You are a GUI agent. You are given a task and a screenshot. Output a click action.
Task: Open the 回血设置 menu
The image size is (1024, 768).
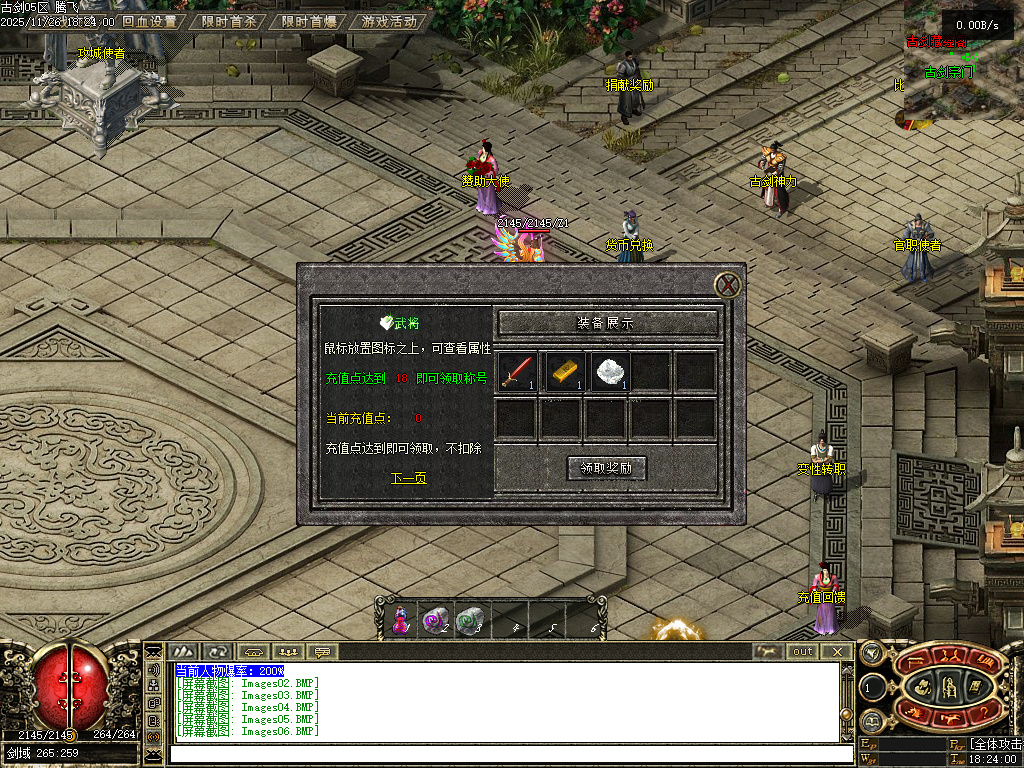click(149, 21)
